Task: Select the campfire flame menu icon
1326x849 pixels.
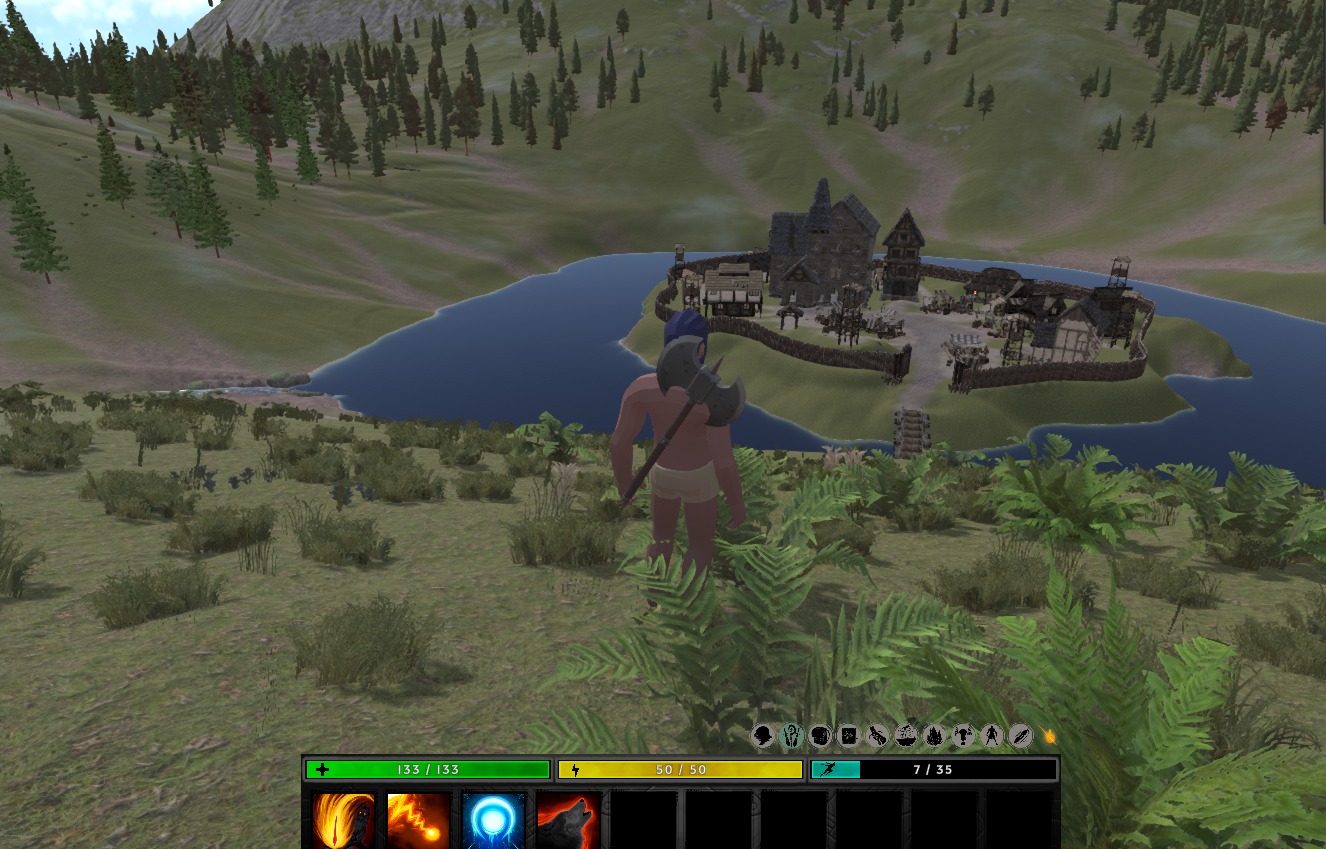Action: (934, 736)
